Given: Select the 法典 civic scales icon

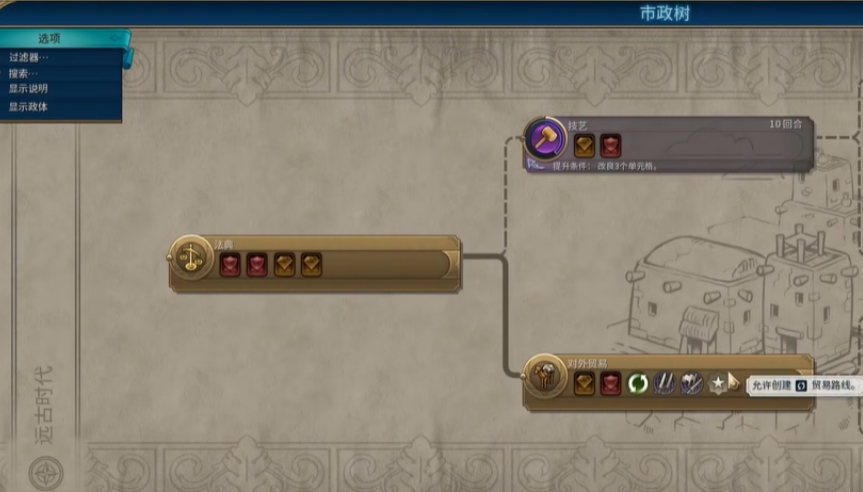Looking at the screenshot, I should 189,258.
